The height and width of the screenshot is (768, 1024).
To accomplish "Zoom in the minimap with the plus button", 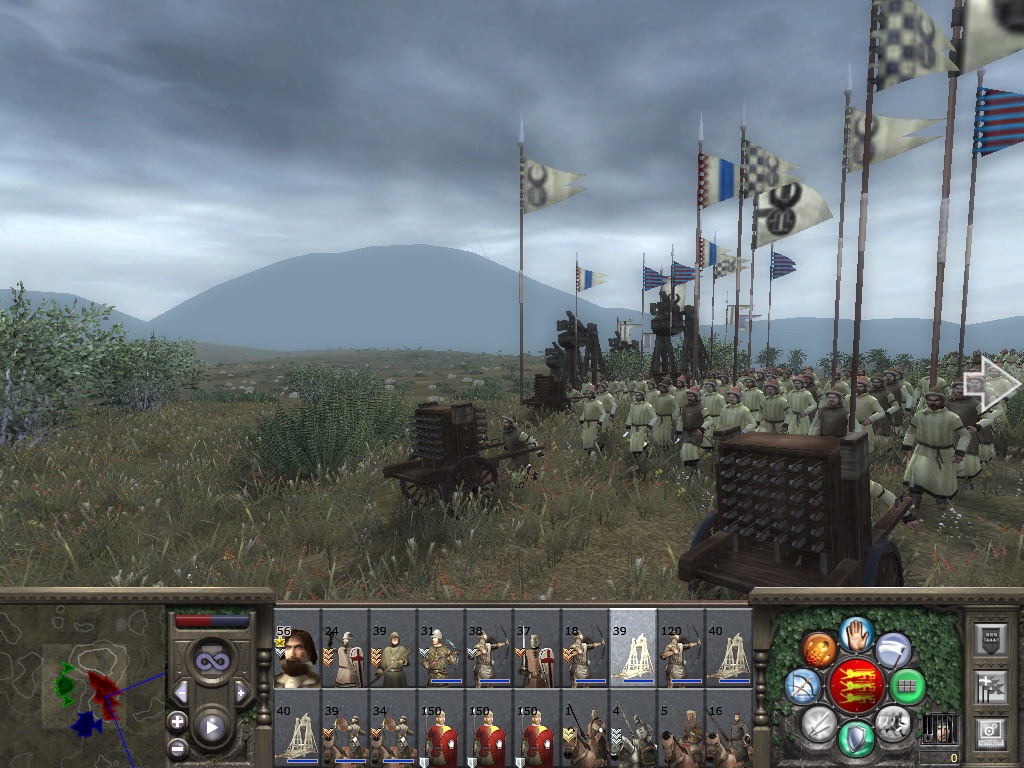I will (178, 721).
